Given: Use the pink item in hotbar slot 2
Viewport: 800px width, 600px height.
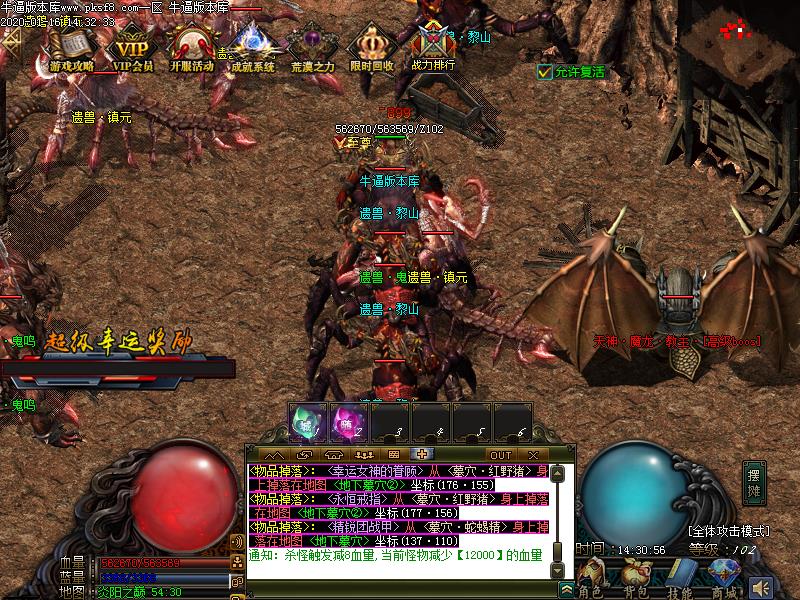Looking at the screenshot, I should [347, 423].
